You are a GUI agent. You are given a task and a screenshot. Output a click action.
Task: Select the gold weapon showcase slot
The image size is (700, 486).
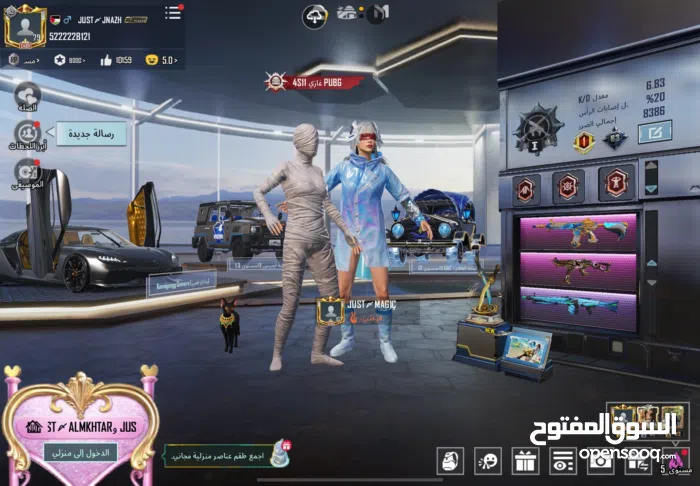(x=578, y=268)
